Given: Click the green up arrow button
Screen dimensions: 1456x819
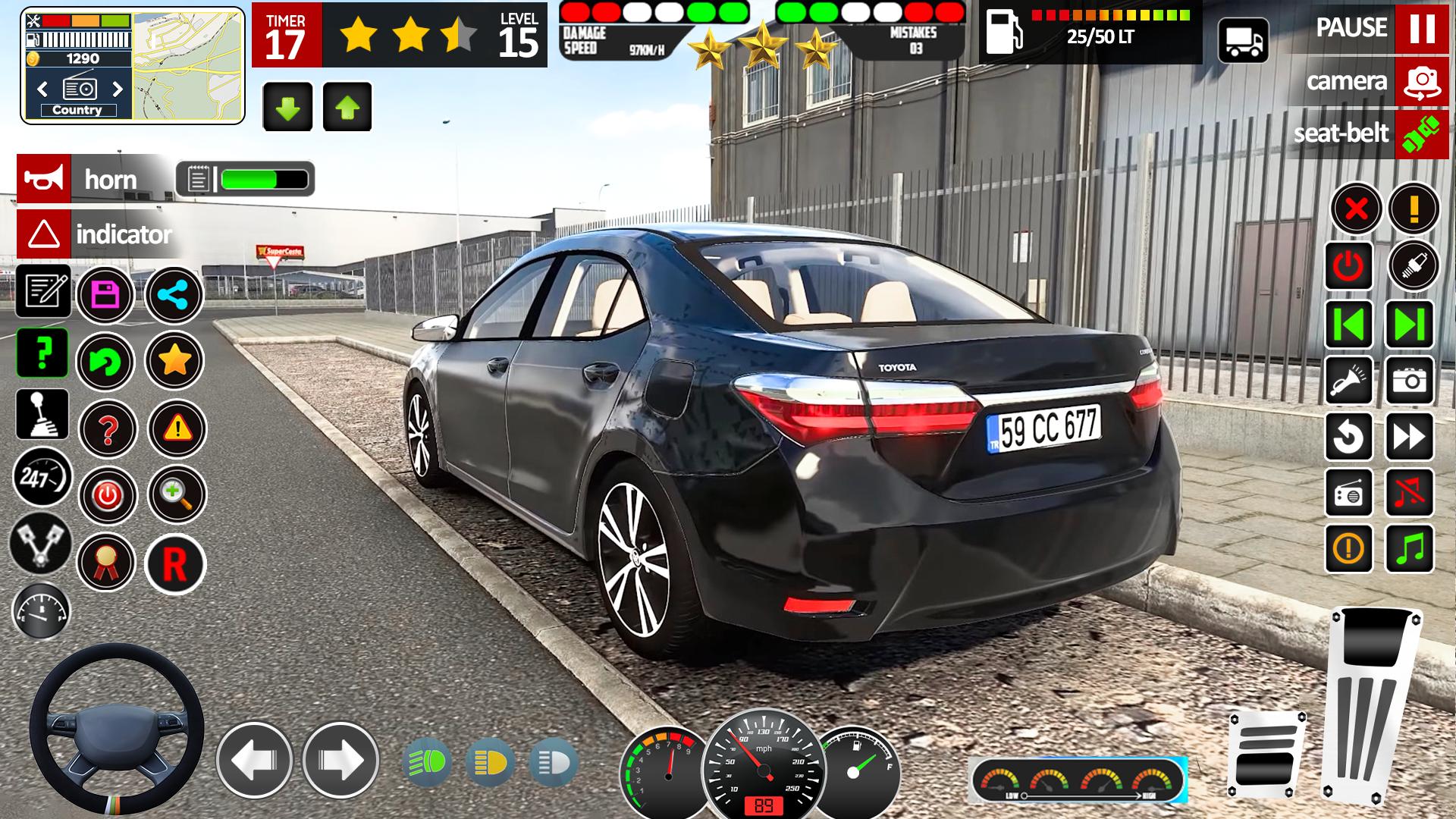Looking at the screenshot, I should point(347,107).
